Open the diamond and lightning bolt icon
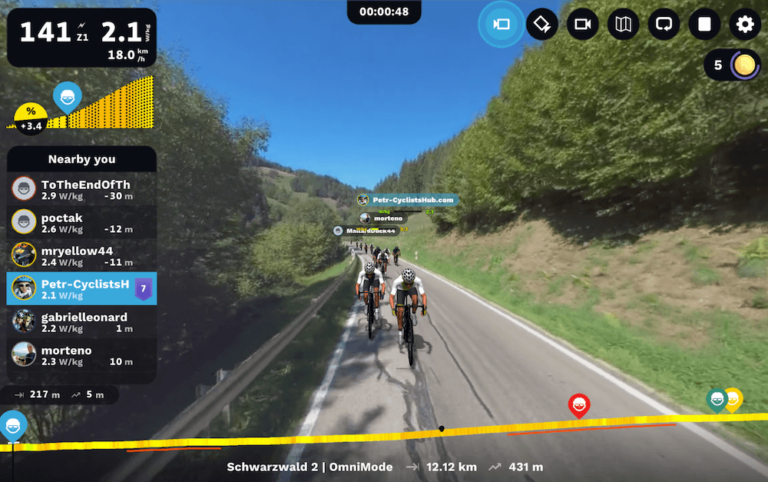 (x=542, y=24)
